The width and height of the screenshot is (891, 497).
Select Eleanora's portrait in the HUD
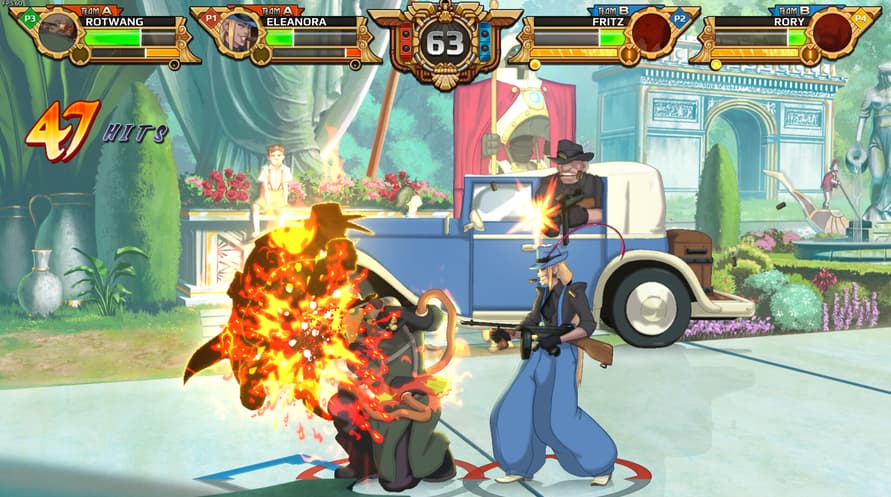(x=240, y=31)
